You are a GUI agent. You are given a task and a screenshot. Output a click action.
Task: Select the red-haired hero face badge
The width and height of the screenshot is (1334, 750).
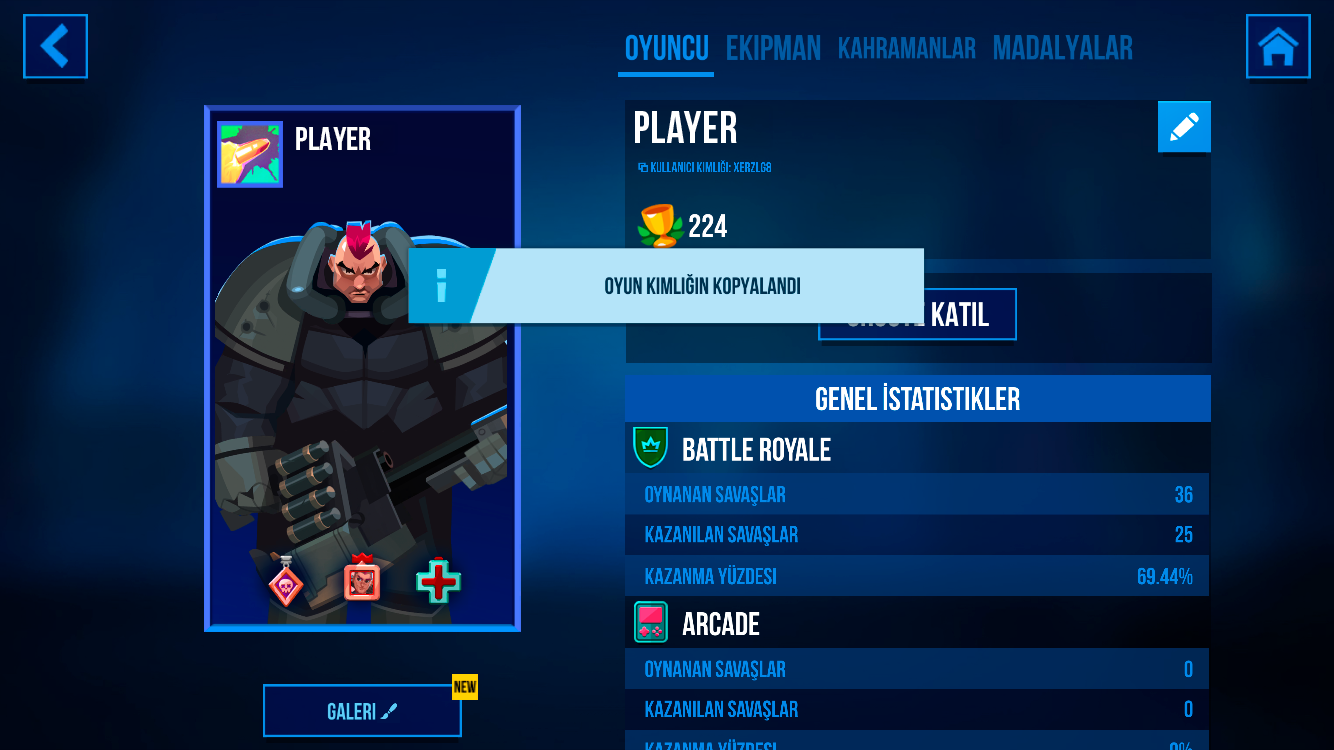coord(362,580)
